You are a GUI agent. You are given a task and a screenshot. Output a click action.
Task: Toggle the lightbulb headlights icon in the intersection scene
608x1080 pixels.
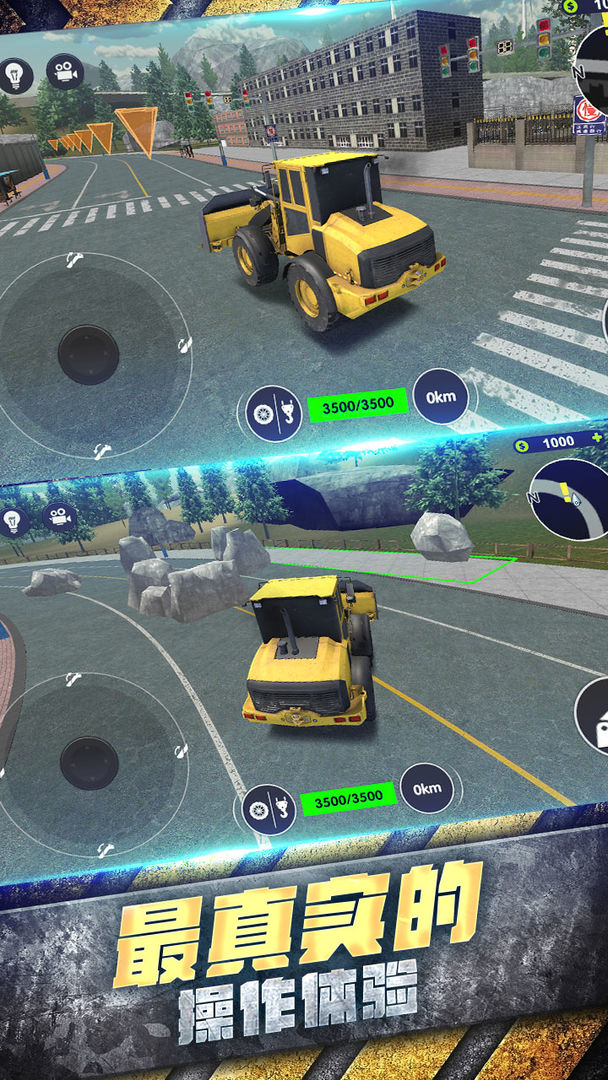click(15, 75)
